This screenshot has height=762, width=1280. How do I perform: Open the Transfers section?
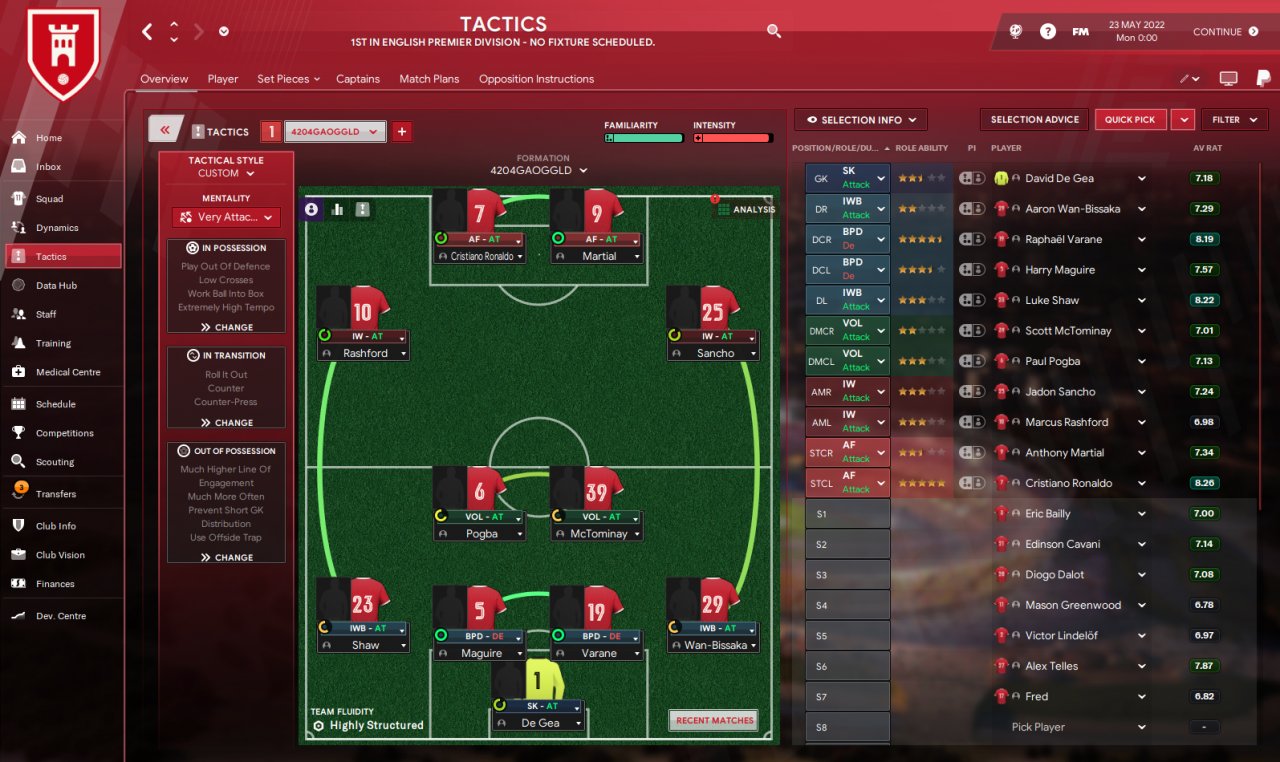55,494
